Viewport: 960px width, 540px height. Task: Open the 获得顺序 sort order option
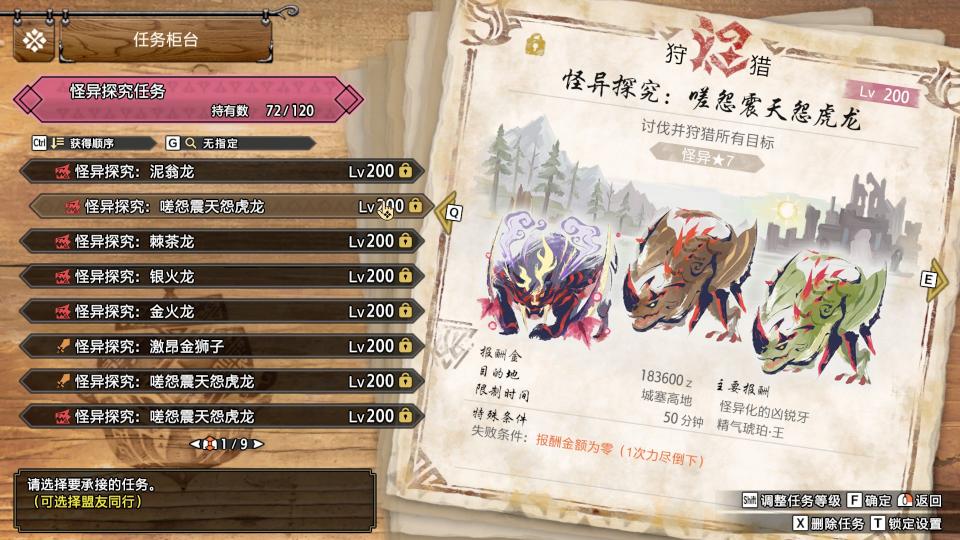tap(95, 143)
